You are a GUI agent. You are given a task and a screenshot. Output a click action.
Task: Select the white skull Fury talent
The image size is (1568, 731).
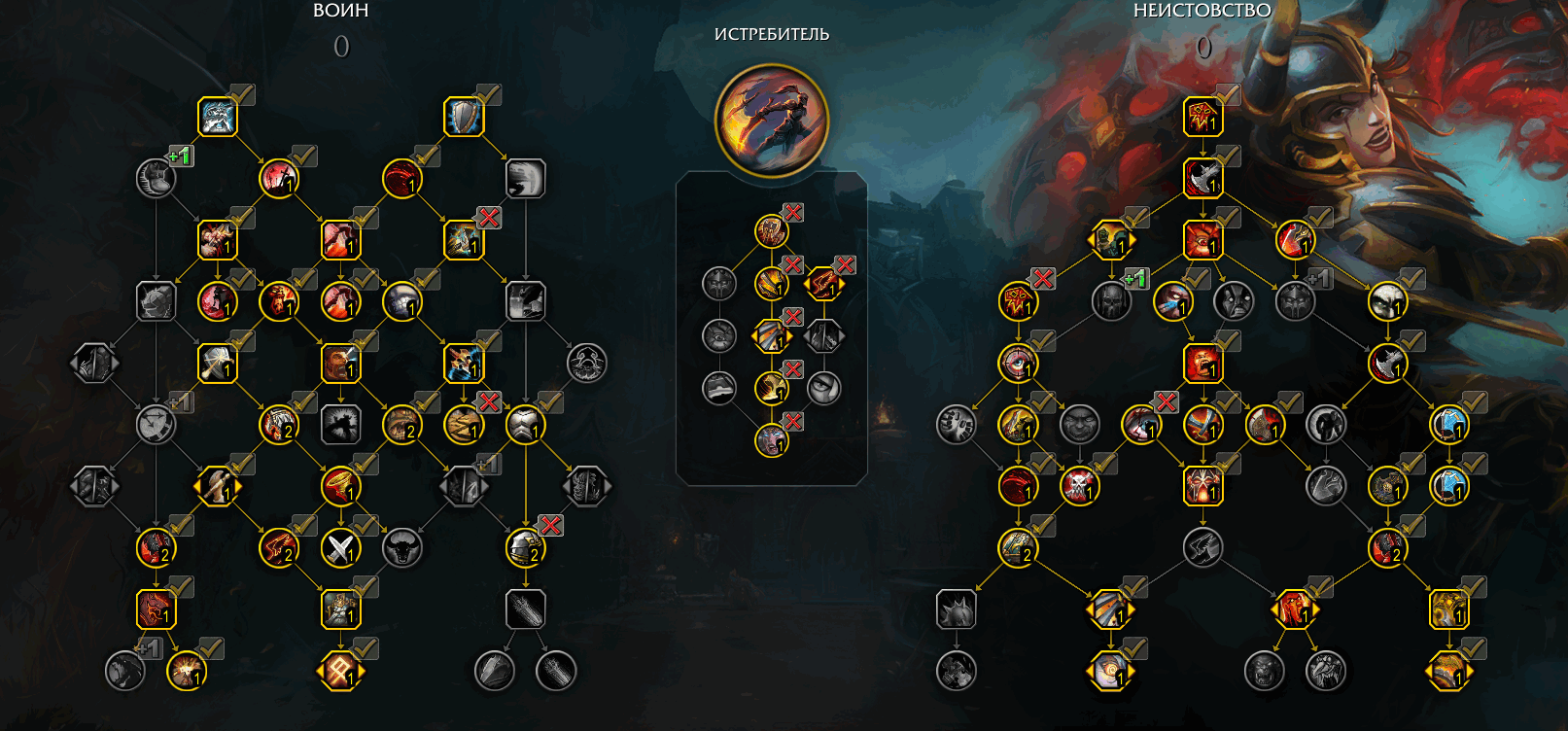click(x=1387, y=301)
